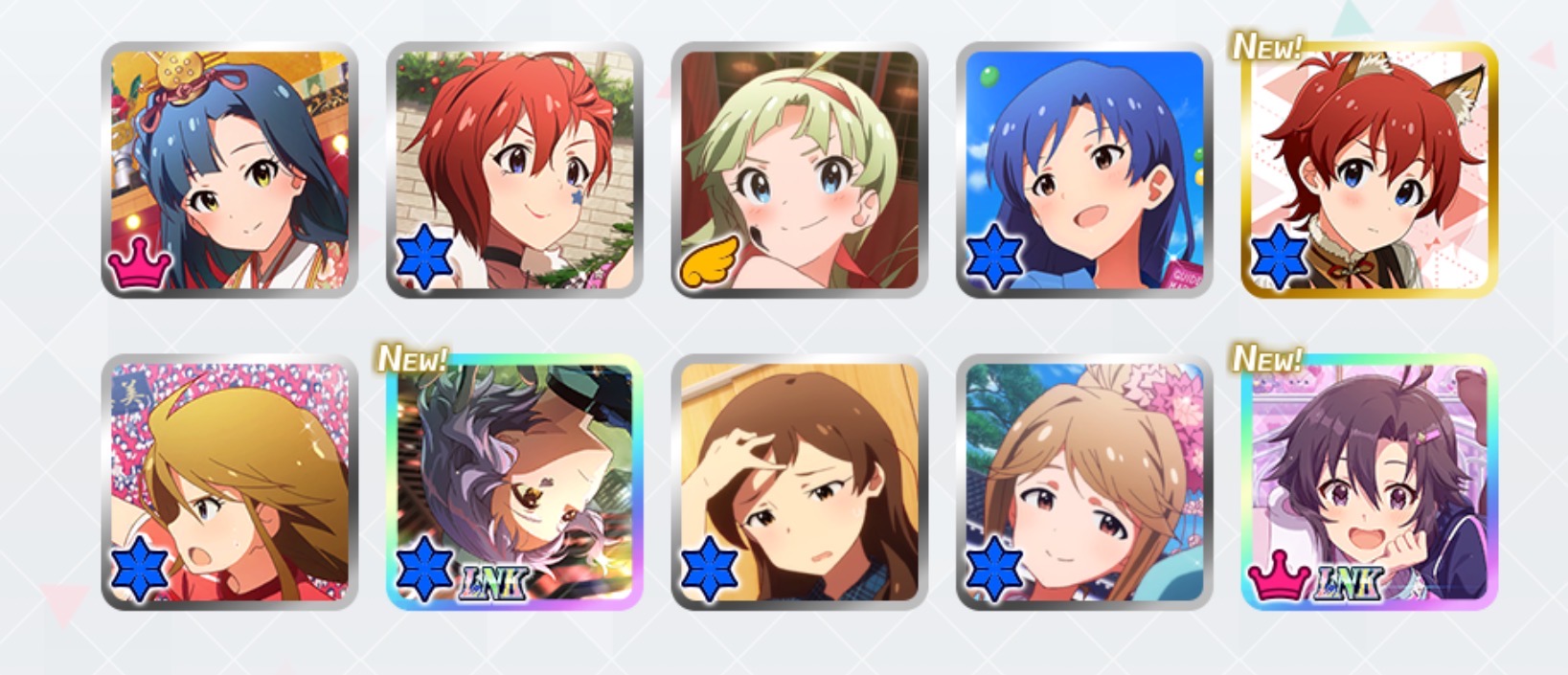Screen dimensions: 1568x675
Task: Select the blonde girl with open mouth card
Action: [x=230, y=482]
